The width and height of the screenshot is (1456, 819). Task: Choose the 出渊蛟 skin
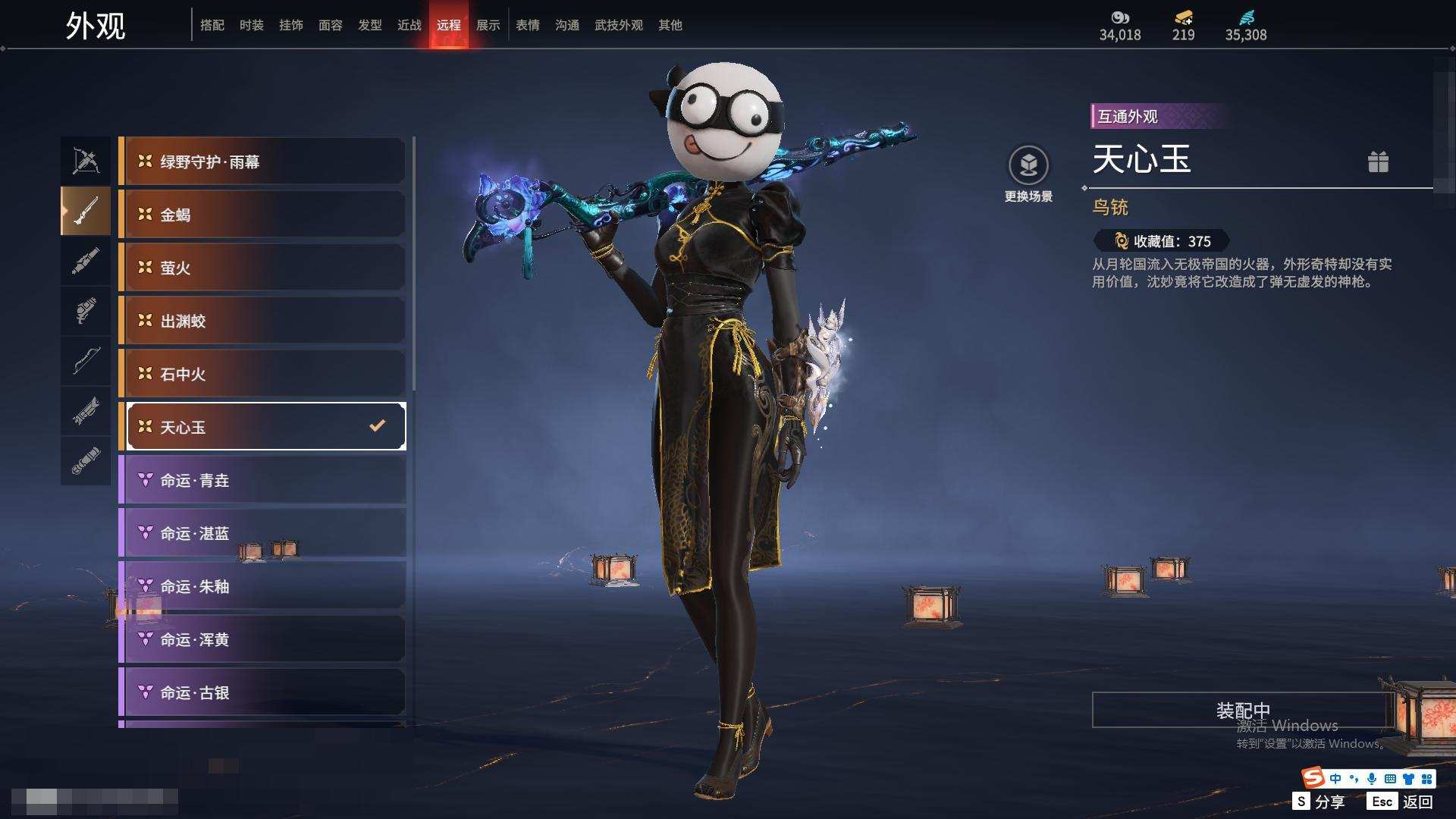point(262,321)
